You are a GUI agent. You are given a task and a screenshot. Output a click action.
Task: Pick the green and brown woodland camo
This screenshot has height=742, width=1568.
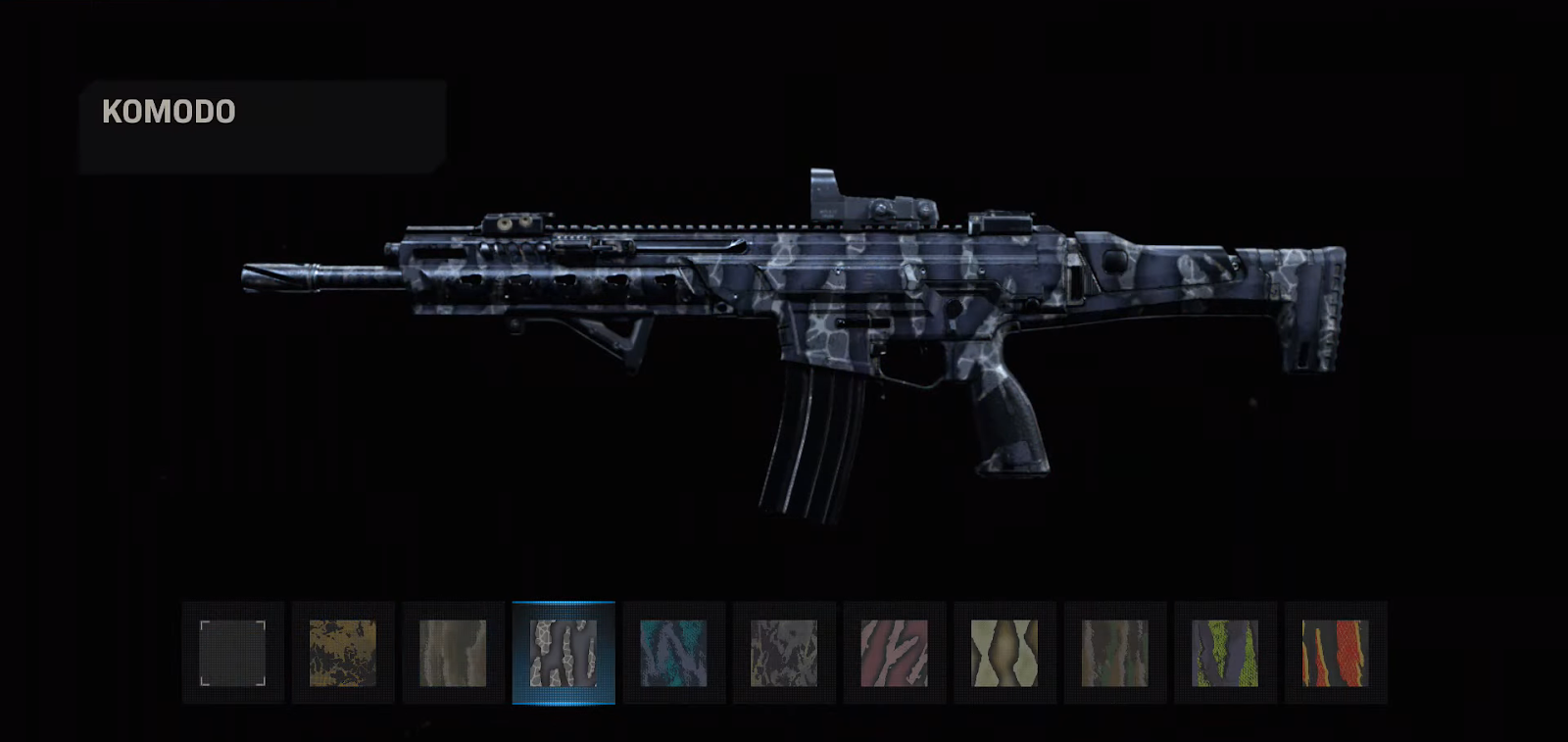(1114, 653)
